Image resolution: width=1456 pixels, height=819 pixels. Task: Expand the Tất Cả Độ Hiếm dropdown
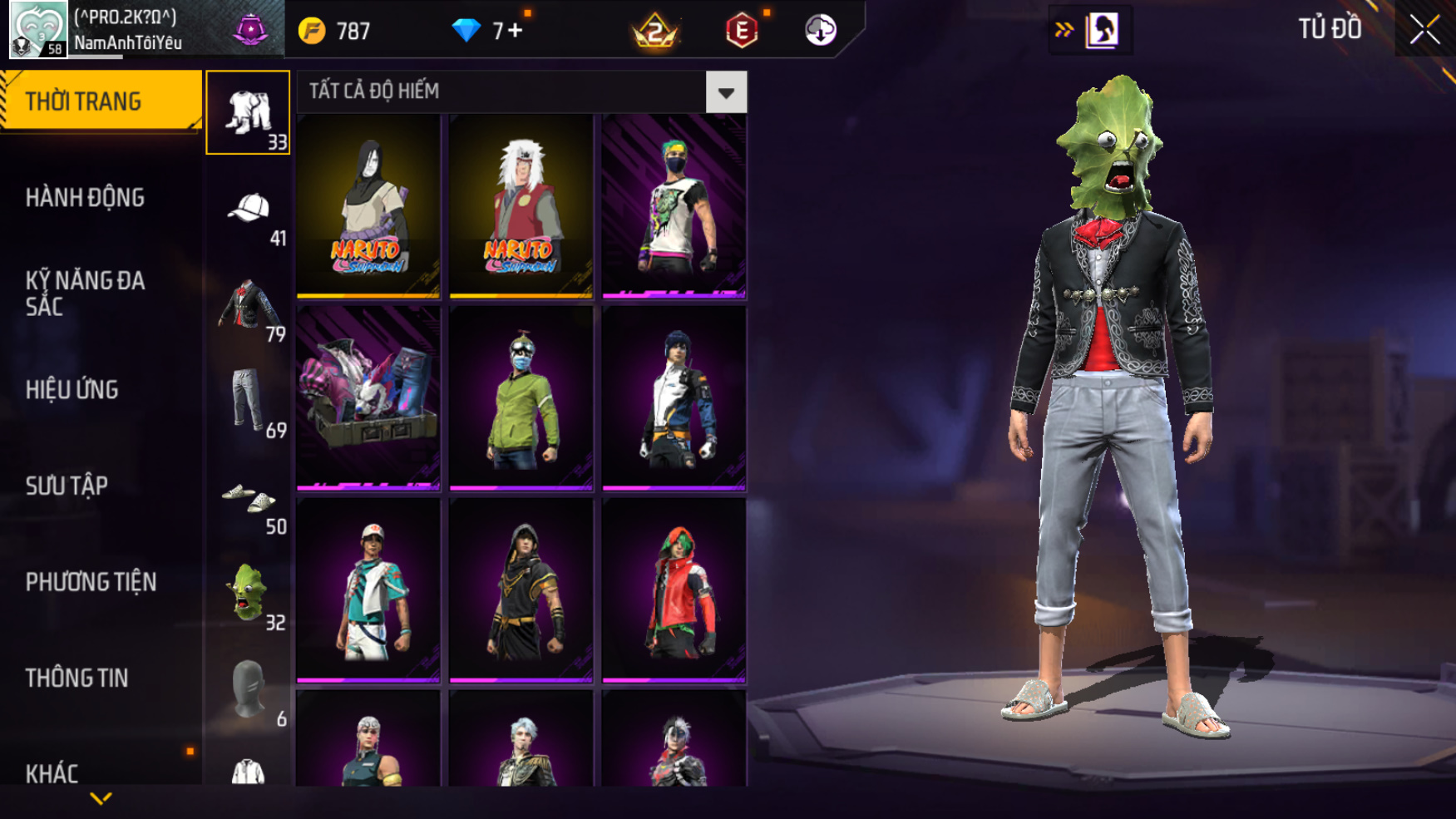click(x=725, y=92)
